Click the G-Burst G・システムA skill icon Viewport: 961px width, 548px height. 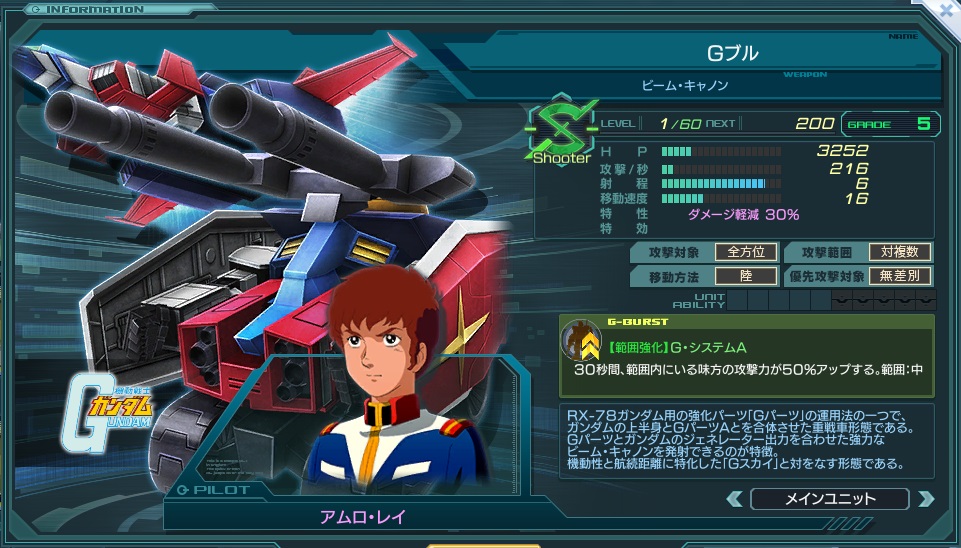(x=579, y=341)
